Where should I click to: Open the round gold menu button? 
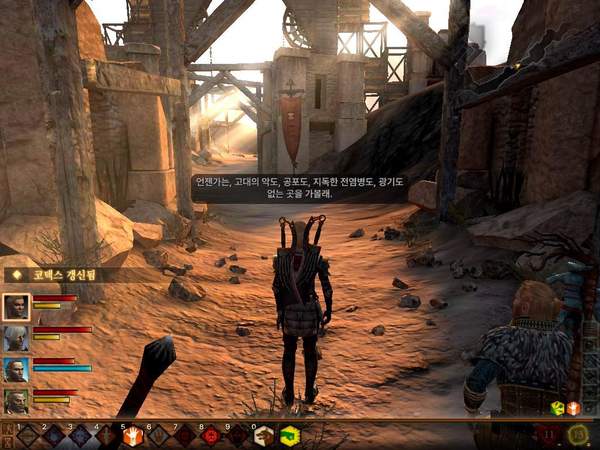[x=577, y=434]
